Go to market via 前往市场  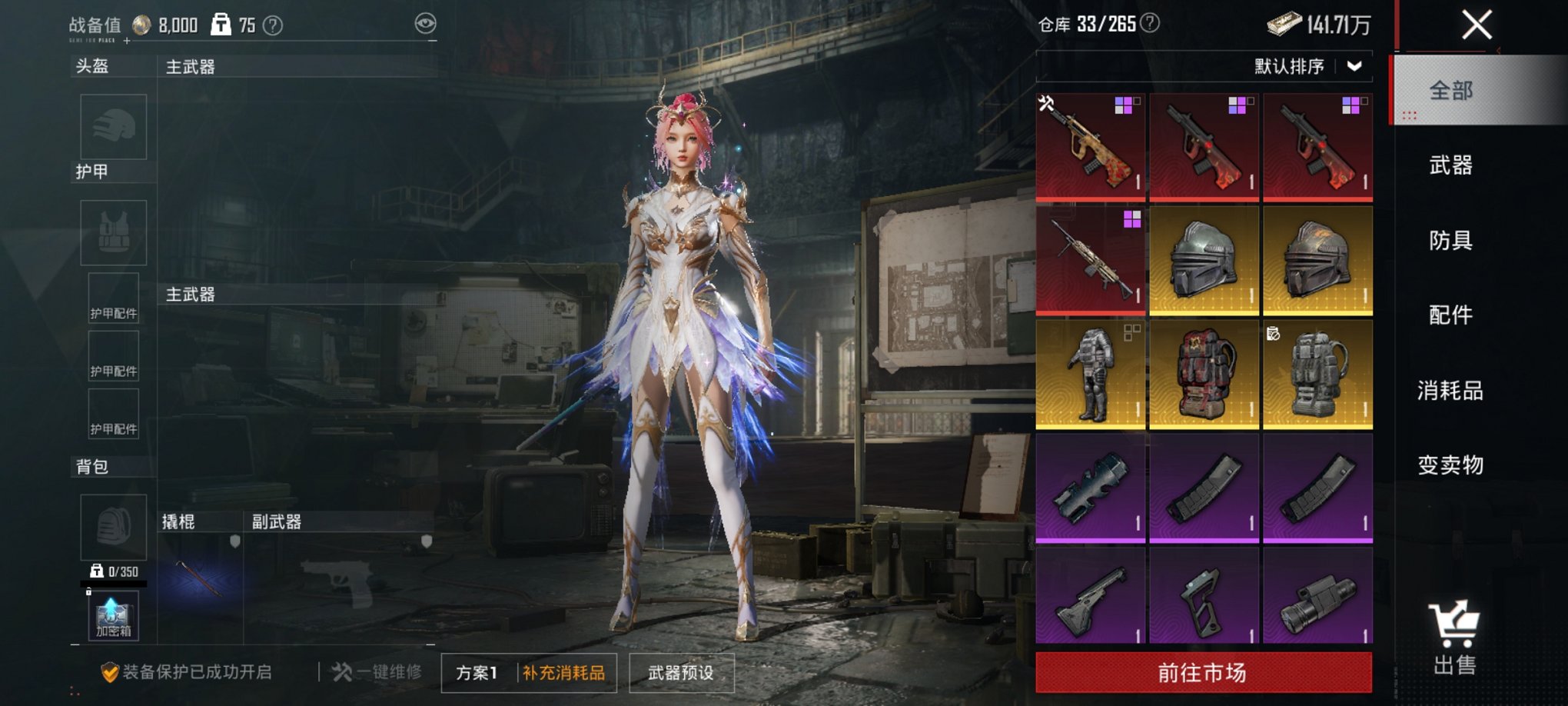tap(1203, 673)
